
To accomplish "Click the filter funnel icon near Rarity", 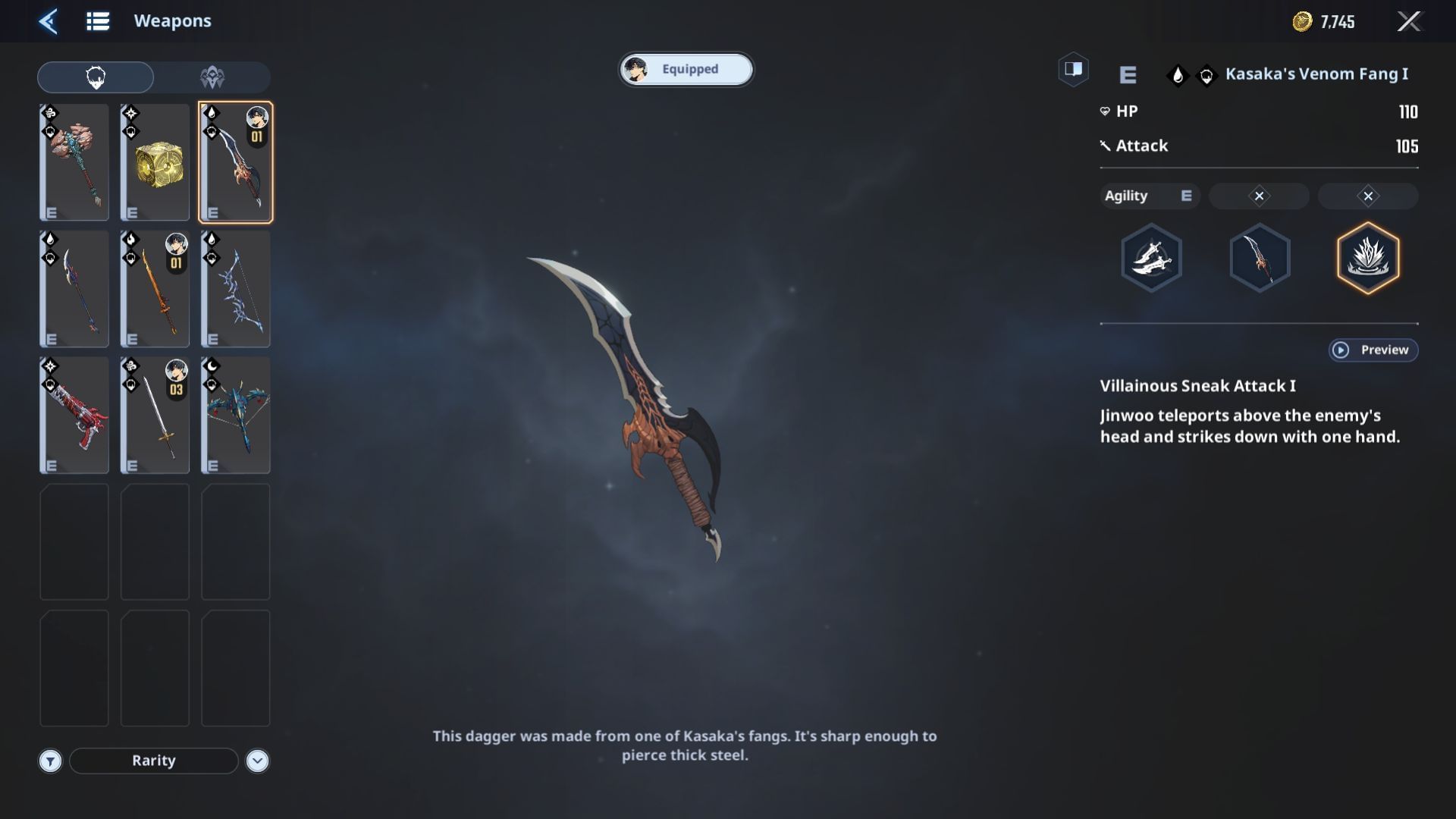I will [x=50, y=761].
